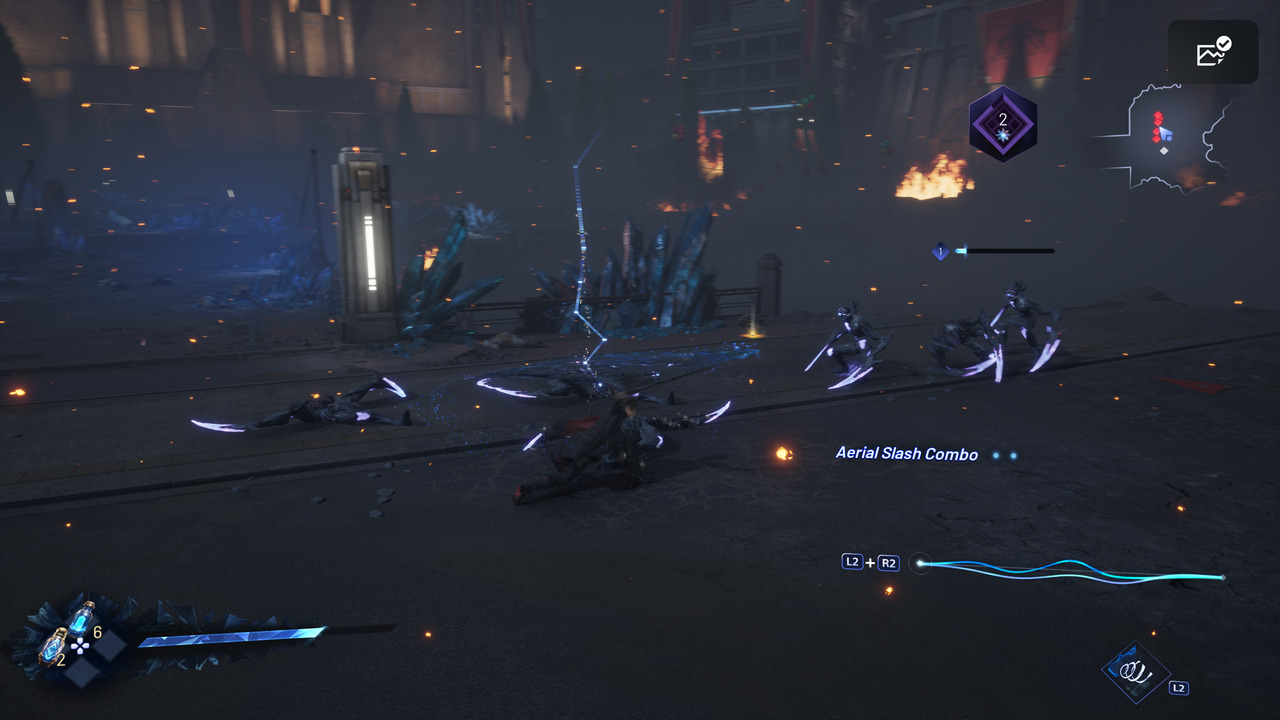Use the blue potion with count 6
This screenshot has height=720, width=1280.
[81, 619]
